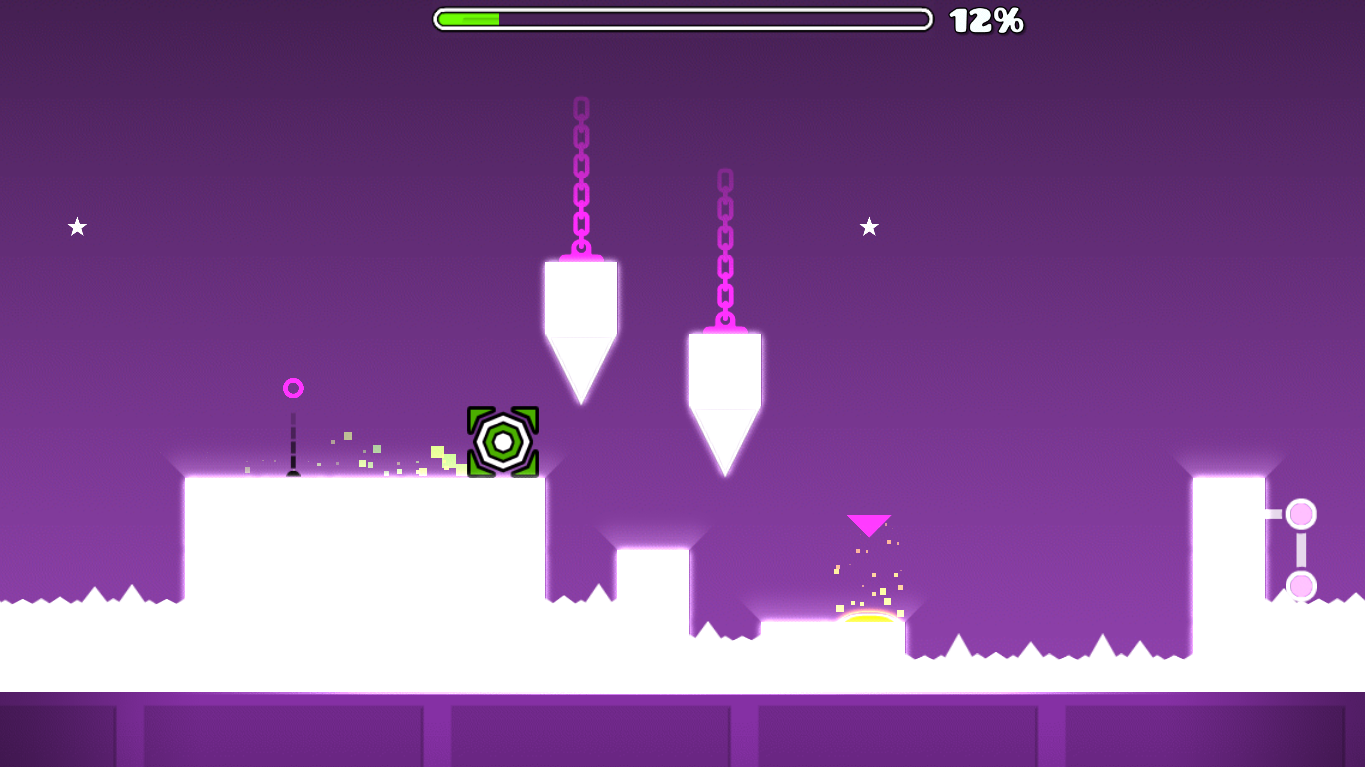Viewport: 1365px width, 767px height.
Task: Click the star decoration on the right
Action: [x=869, y=227]
